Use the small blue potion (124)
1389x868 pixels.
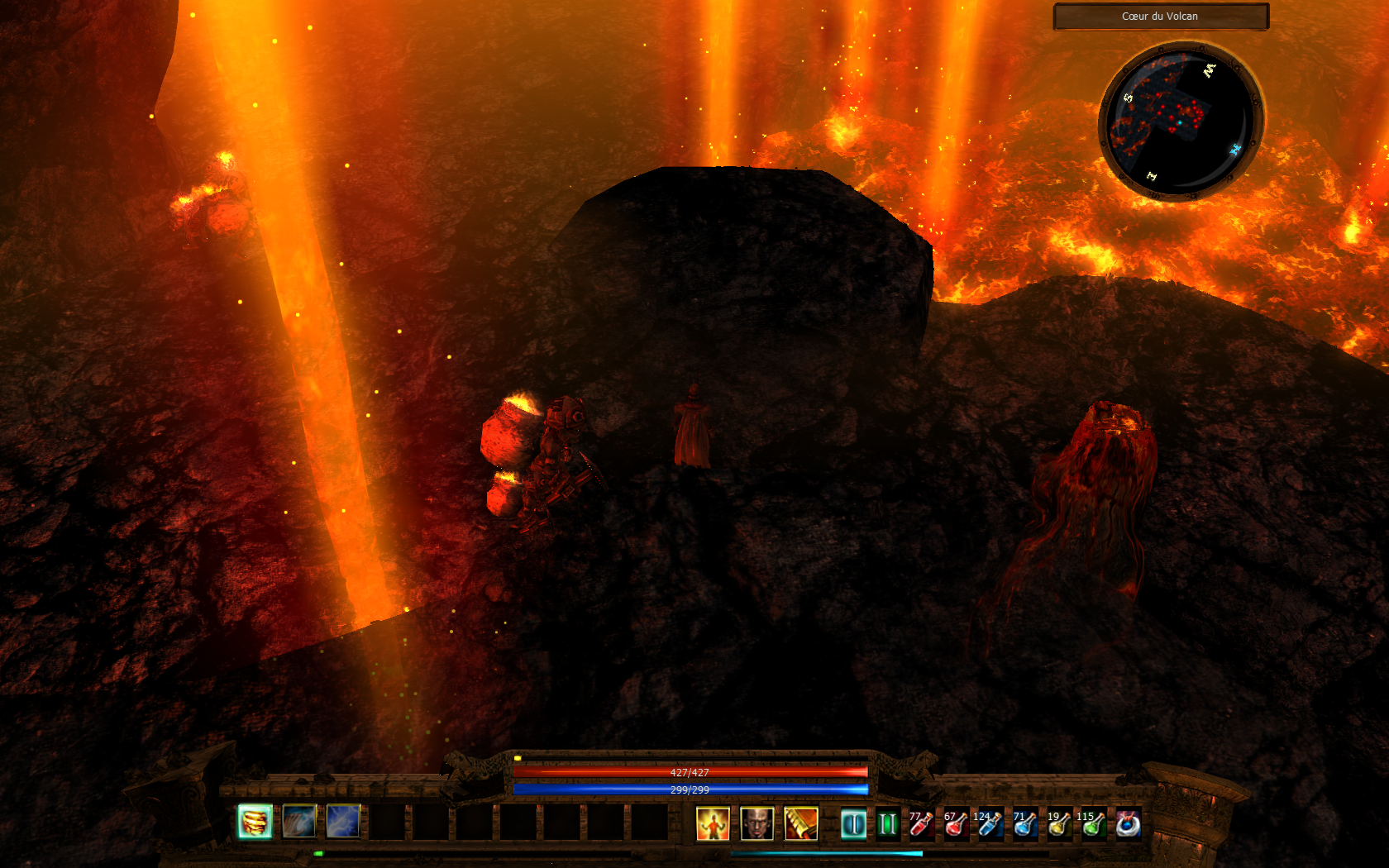coord(990,823)
